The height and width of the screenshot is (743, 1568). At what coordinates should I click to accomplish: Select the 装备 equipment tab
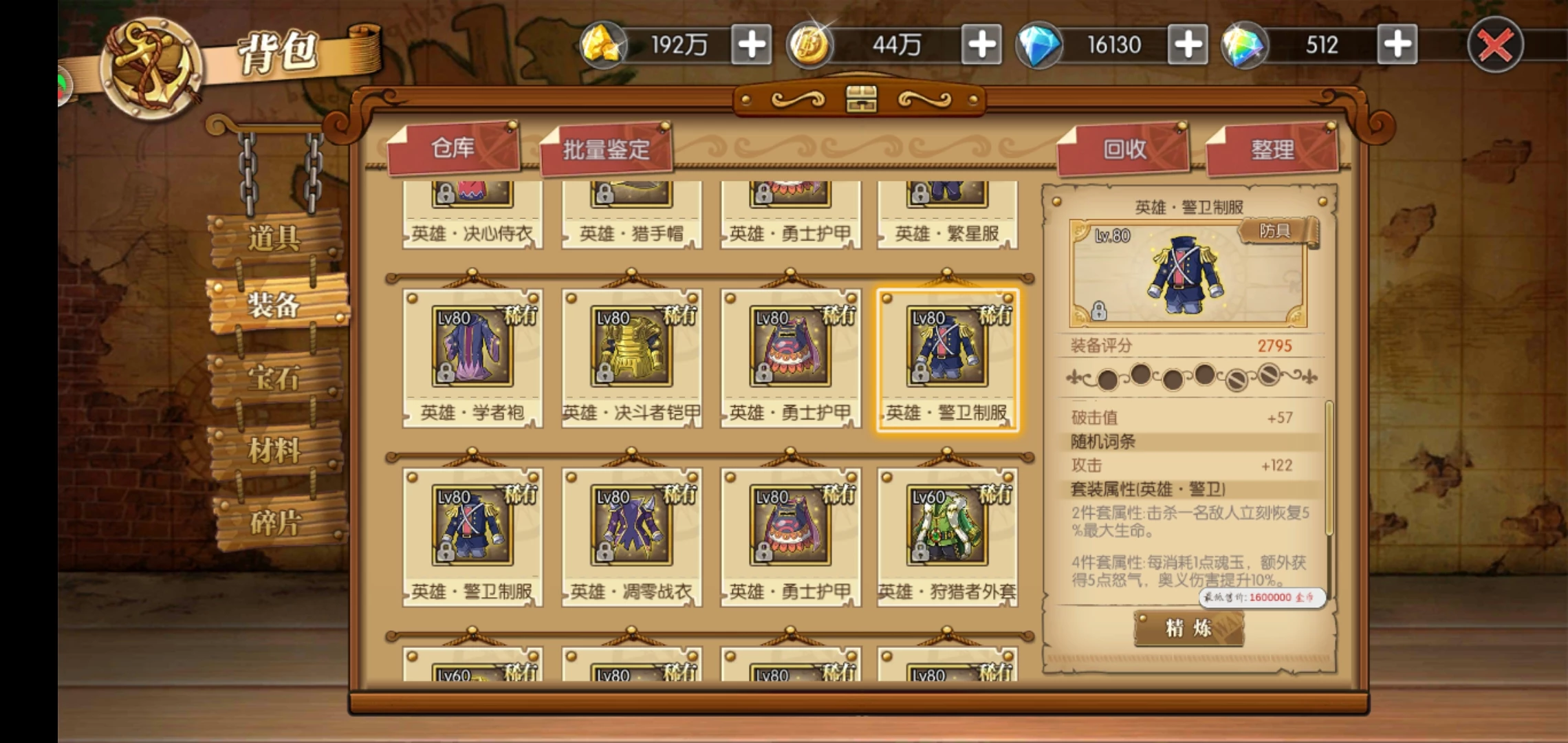pyautogui.click(x=274, y=304)
